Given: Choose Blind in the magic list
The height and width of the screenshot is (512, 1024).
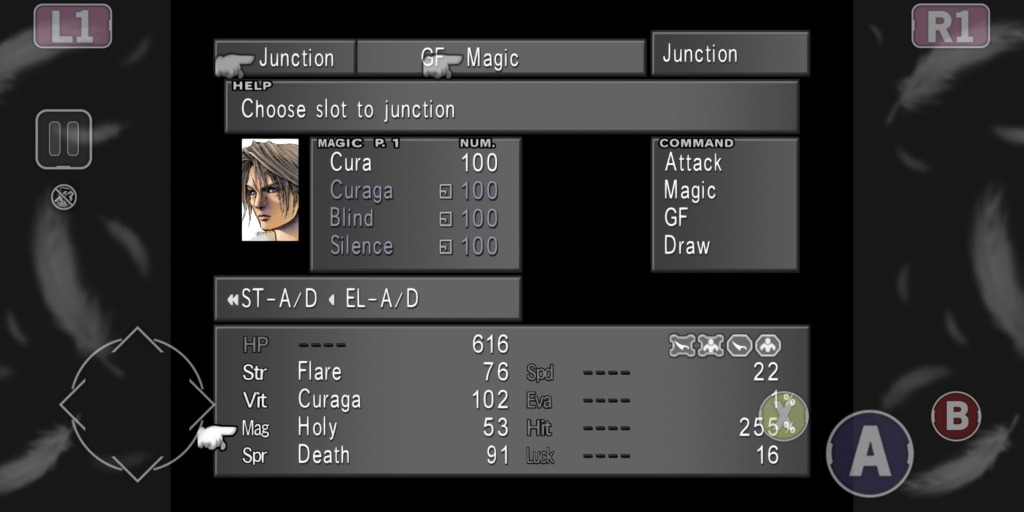Looking at the screenshot, I should click(352, 218).
